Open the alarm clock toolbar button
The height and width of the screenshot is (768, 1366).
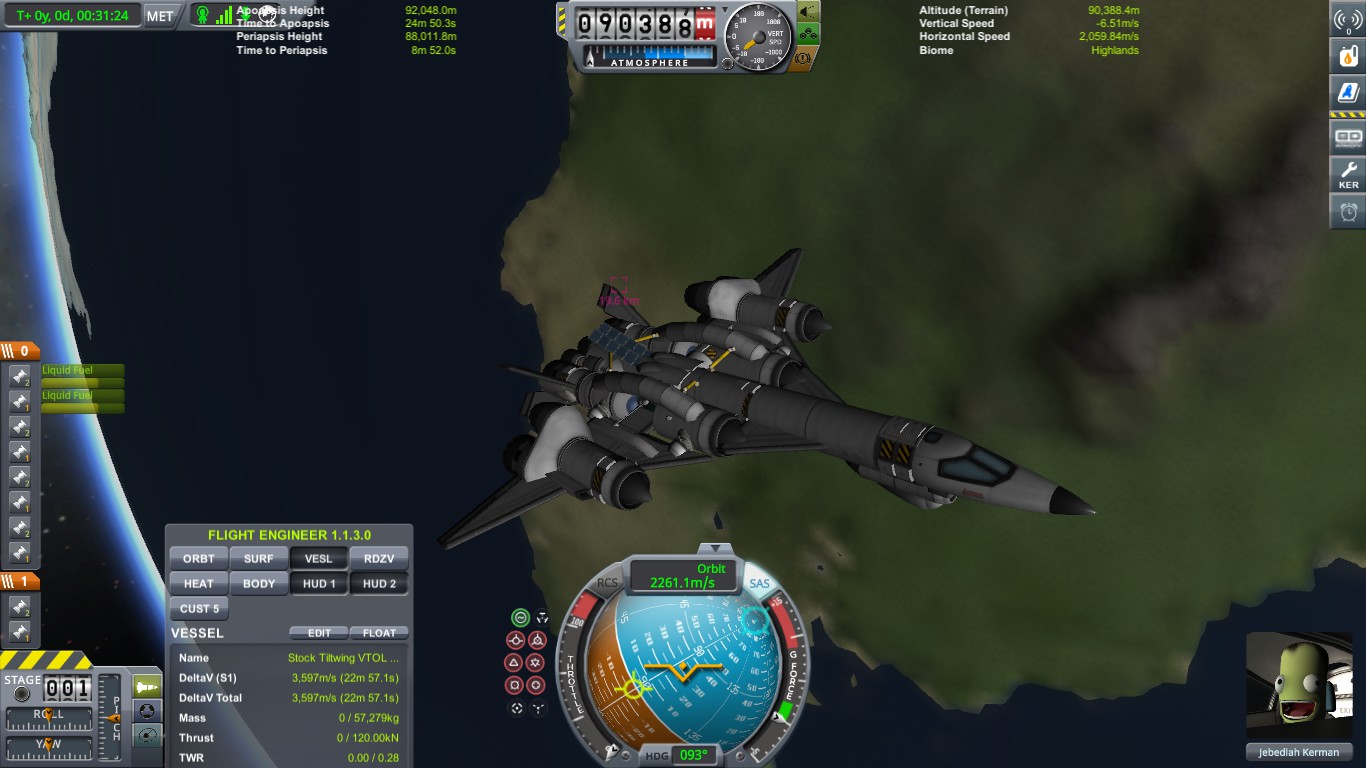pyautogui.click(x=1348, y=212)
